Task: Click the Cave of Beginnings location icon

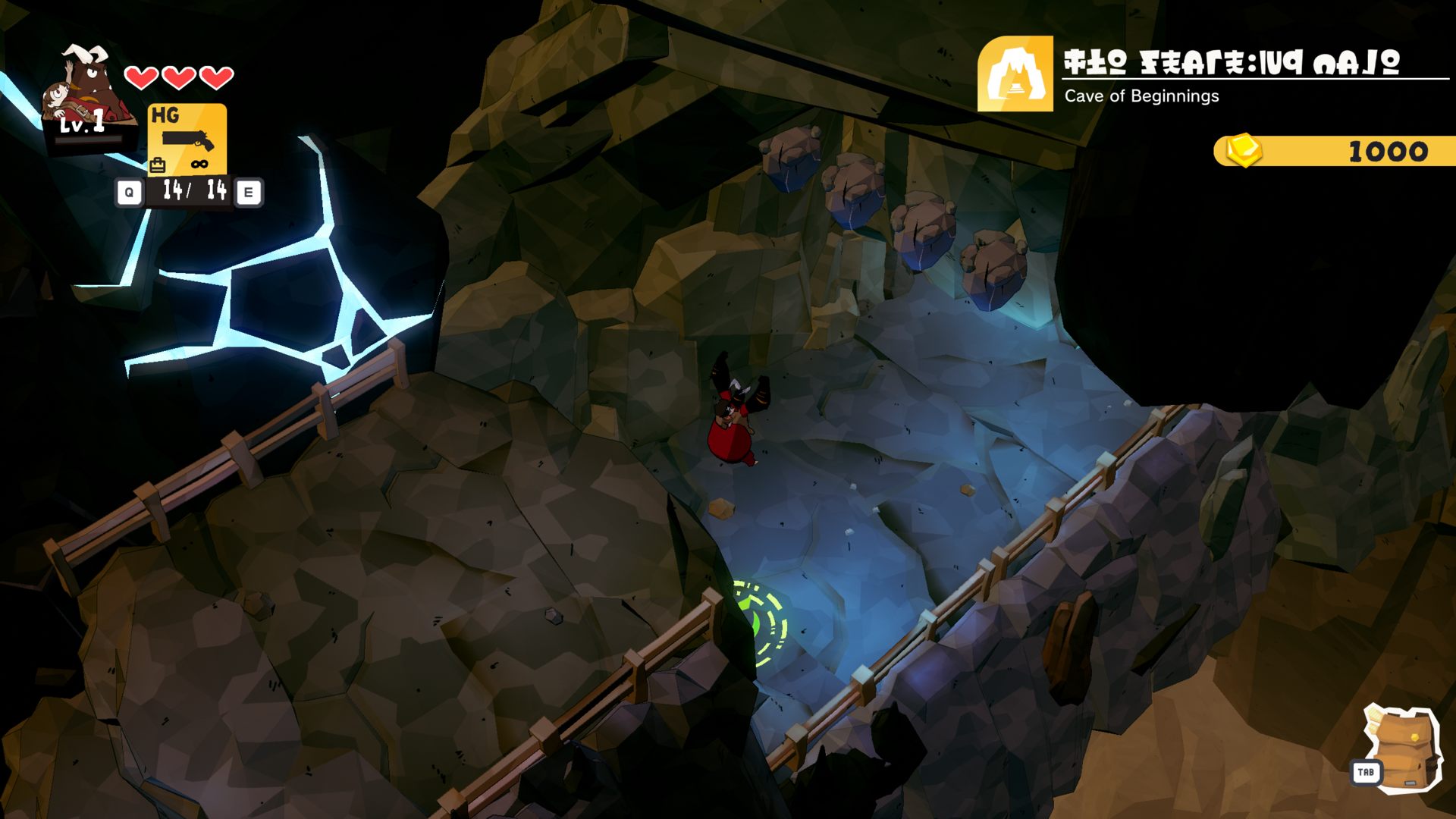Action: (1015, 74)
